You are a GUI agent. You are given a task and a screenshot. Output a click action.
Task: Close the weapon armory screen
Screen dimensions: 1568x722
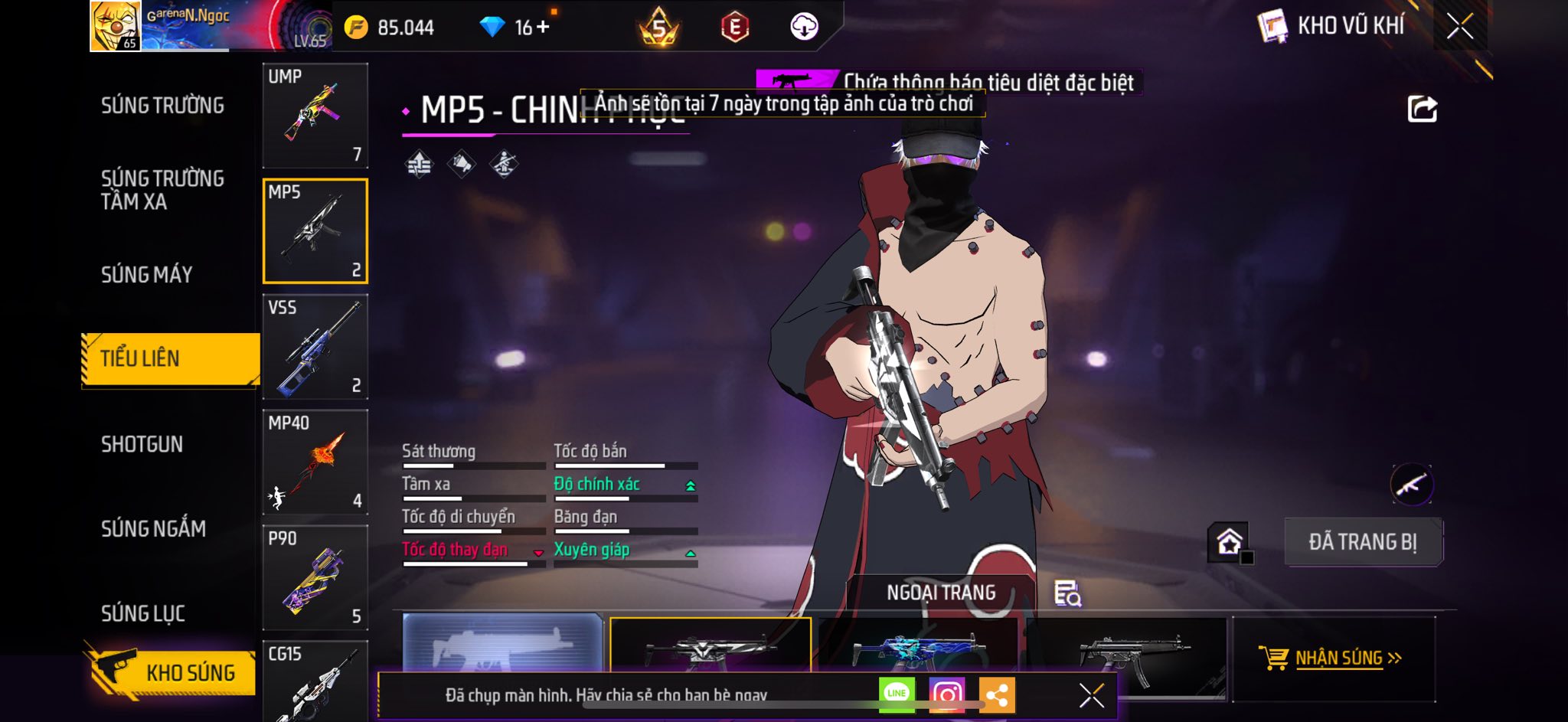1459,26
